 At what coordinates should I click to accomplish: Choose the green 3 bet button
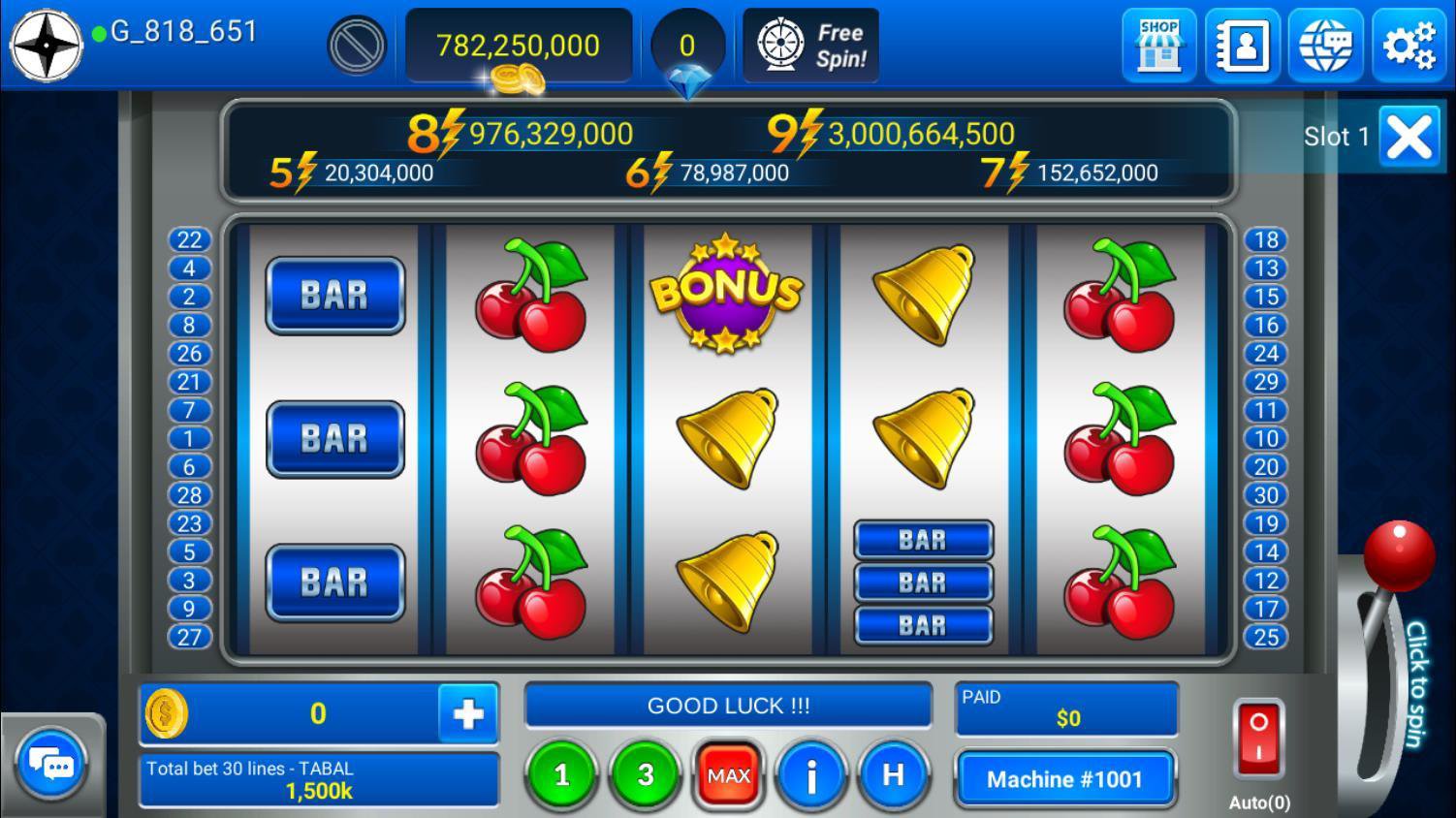(646, 775)
